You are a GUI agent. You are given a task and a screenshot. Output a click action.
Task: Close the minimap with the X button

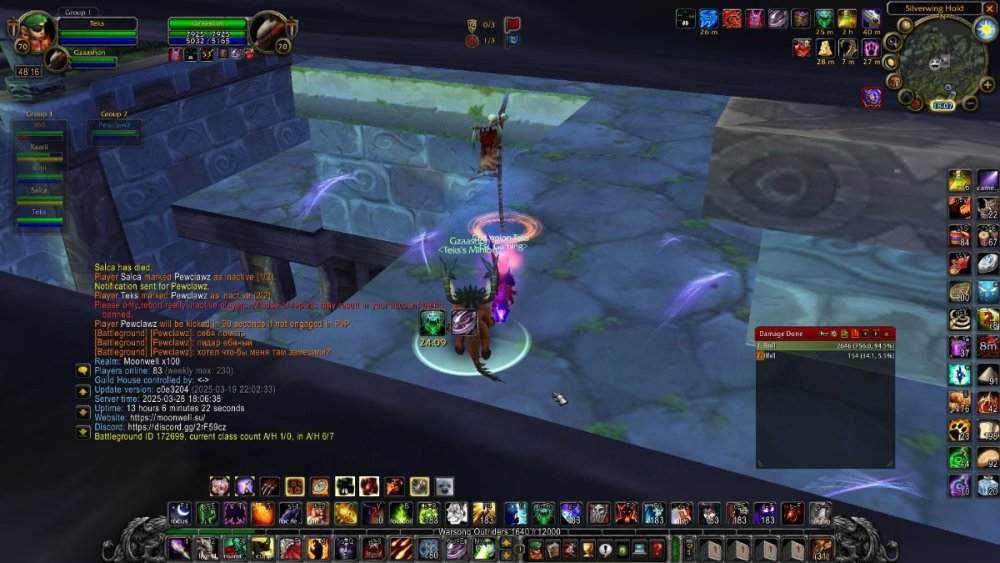[x=990, y=8]
